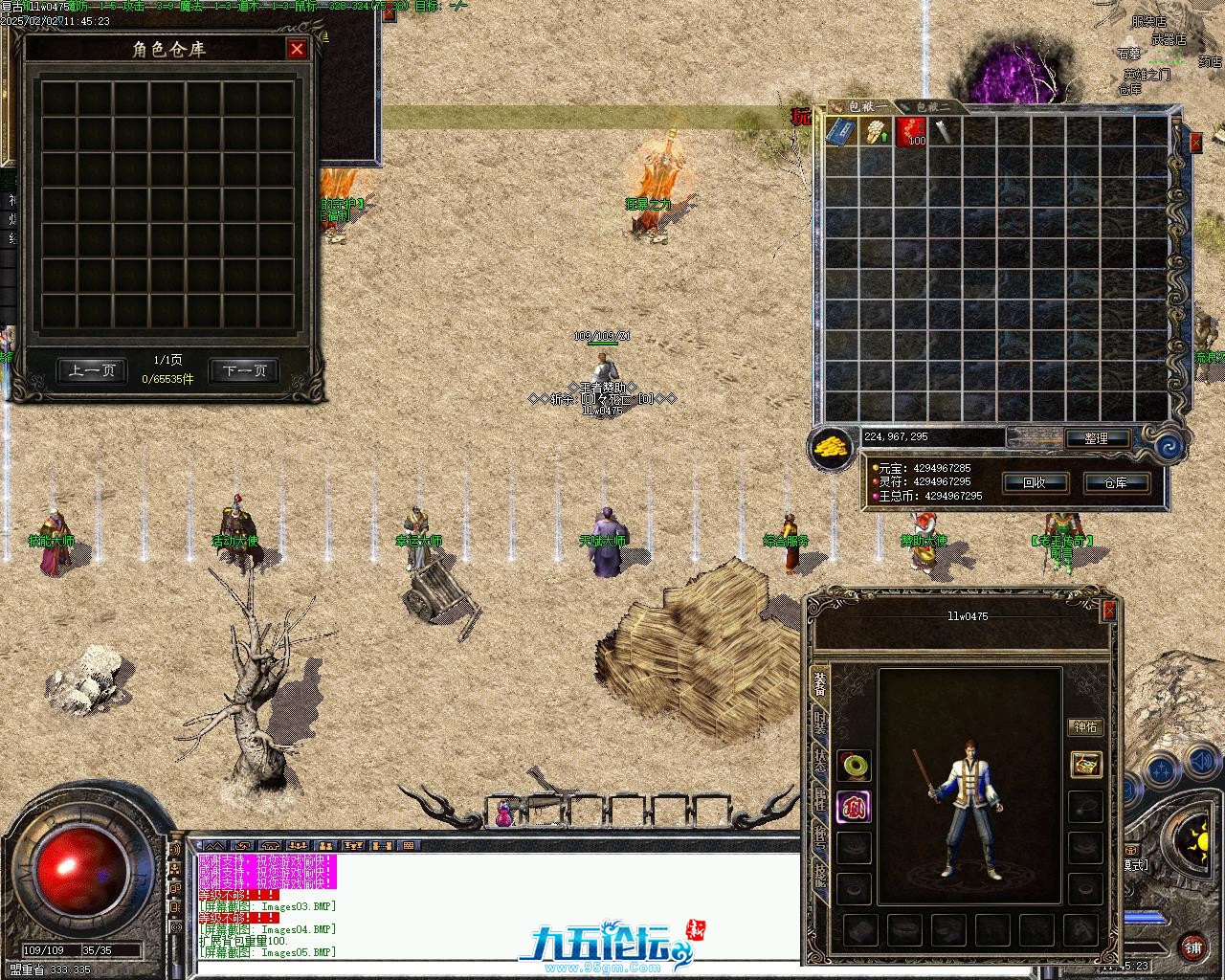Go to previous warehouse page 上一页
1225x980 pixels.
click(x=92, y=371)
